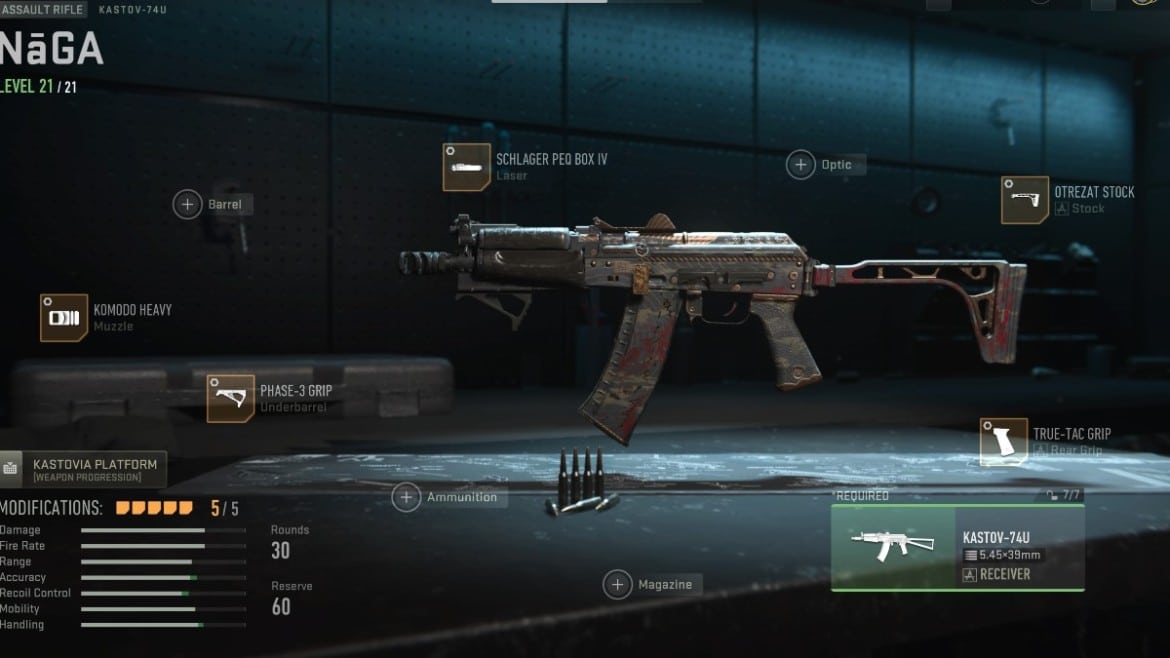Choose the Otrezat Stock attachment slot
Image resolution: width=1170 pixels, height=658 pixels.
1025,200
